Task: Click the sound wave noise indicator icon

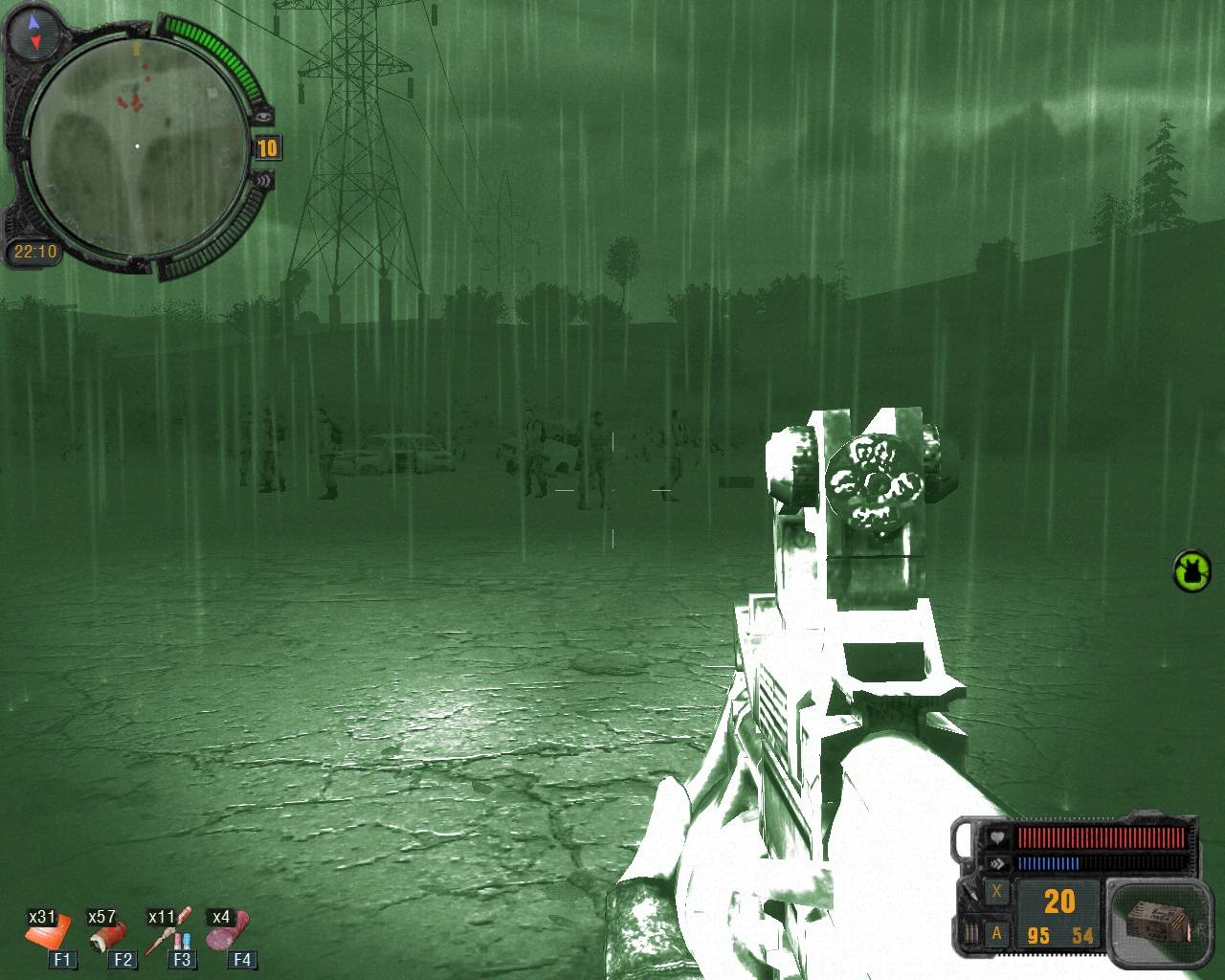Action: coord(263,179)
